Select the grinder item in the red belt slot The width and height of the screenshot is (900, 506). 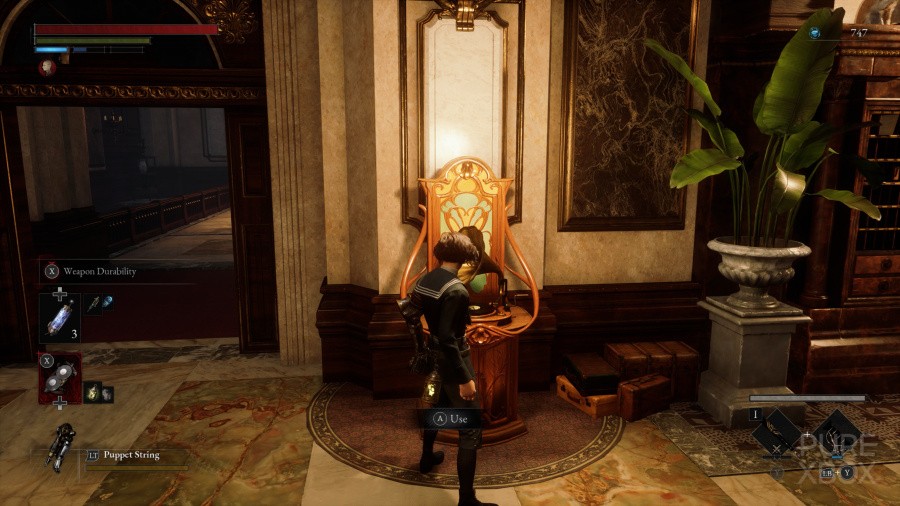(59, 375)
